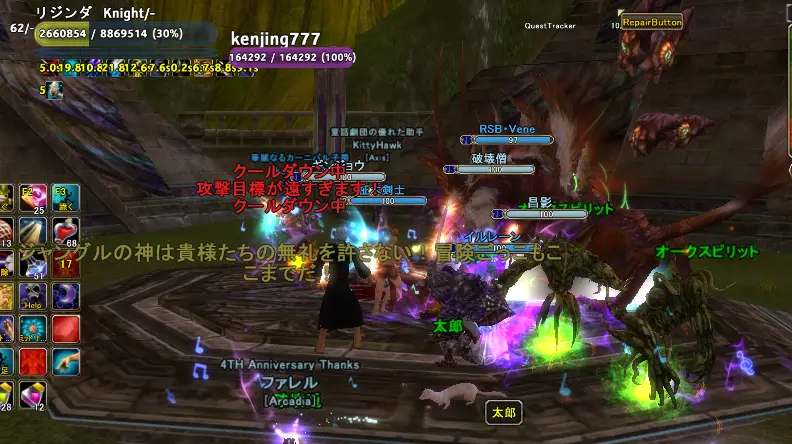Activate the F3 teal skill slot

tap(66, 197)
